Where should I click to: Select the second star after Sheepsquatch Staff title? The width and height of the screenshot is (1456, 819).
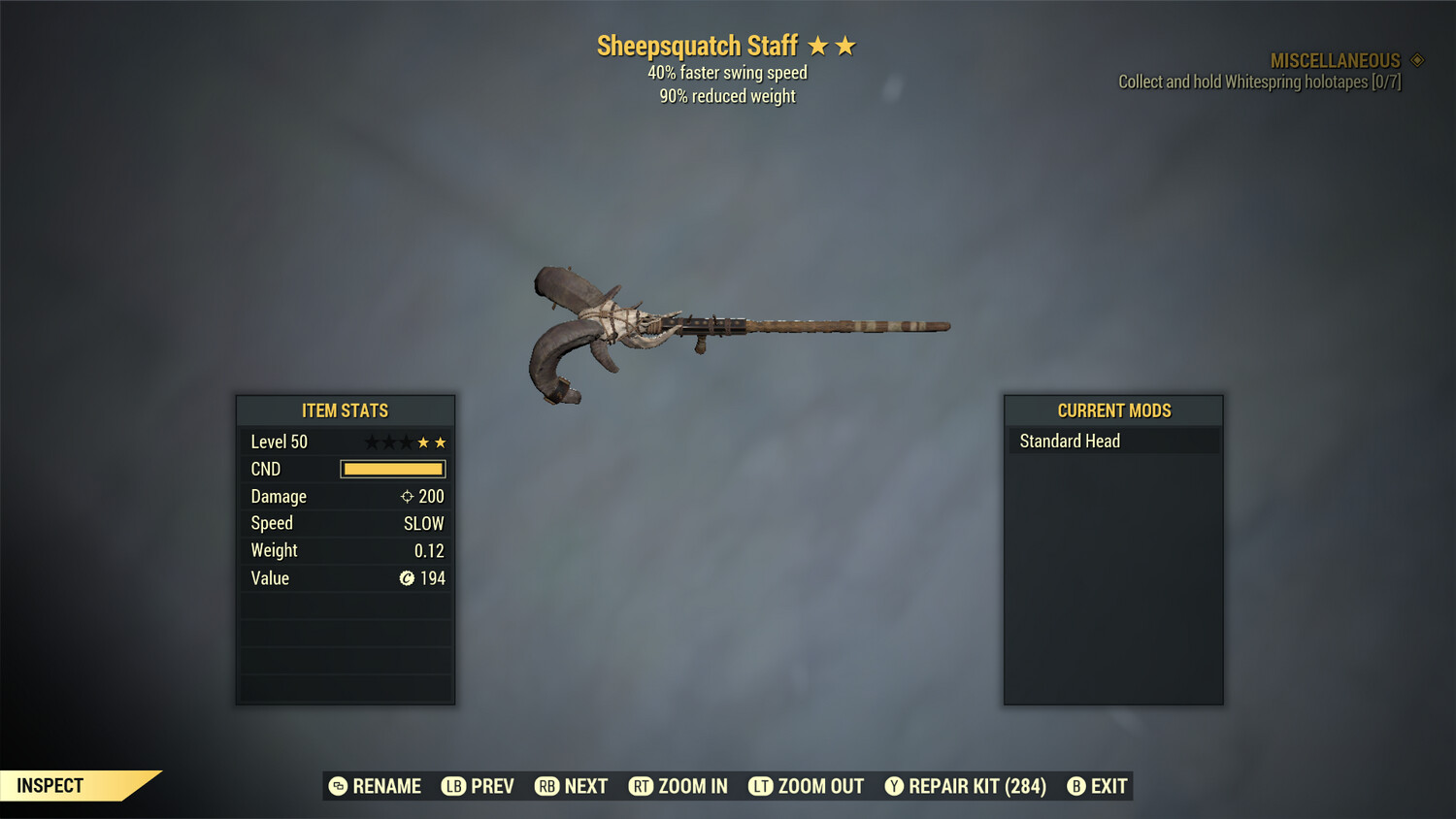click(846, 45)
